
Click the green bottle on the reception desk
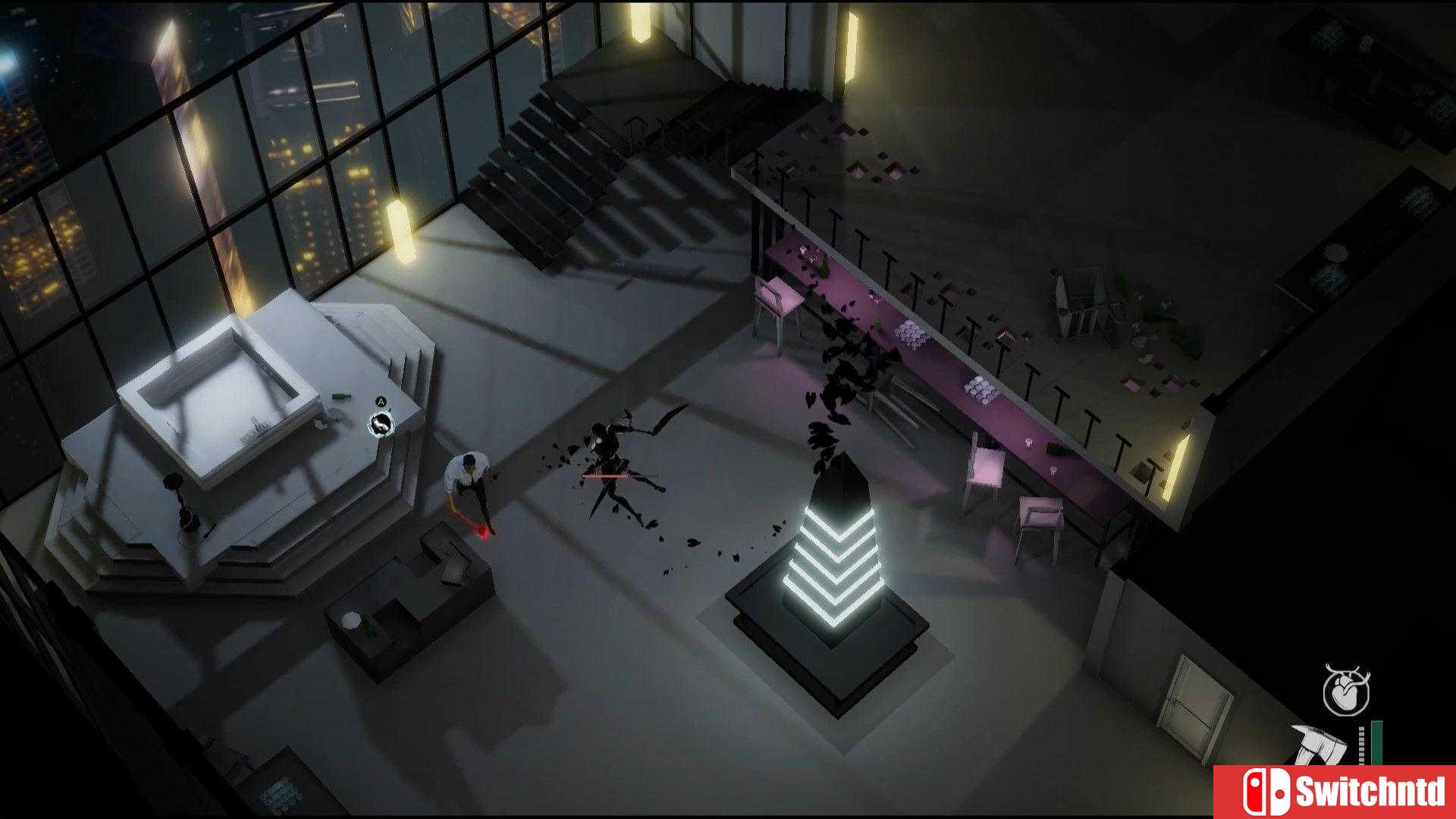pos(339,396)
